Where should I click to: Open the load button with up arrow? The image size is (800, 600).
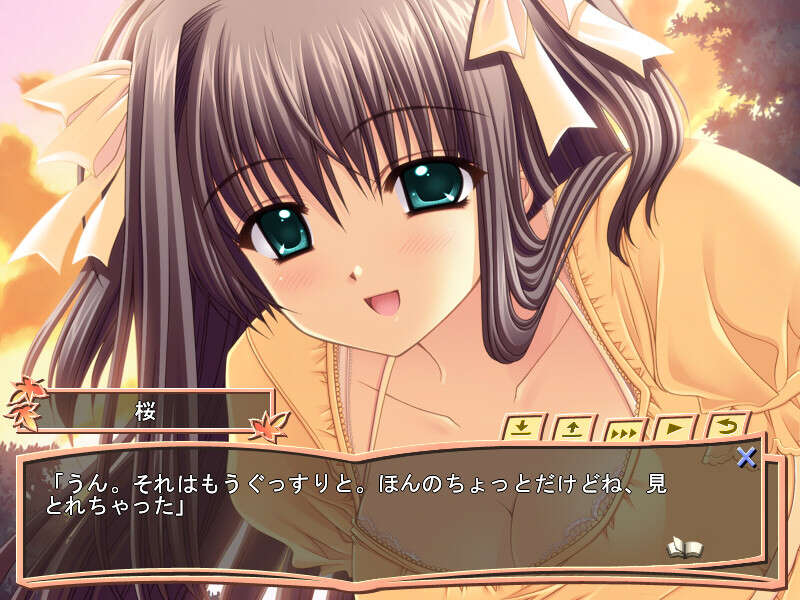tap(574, 429)
